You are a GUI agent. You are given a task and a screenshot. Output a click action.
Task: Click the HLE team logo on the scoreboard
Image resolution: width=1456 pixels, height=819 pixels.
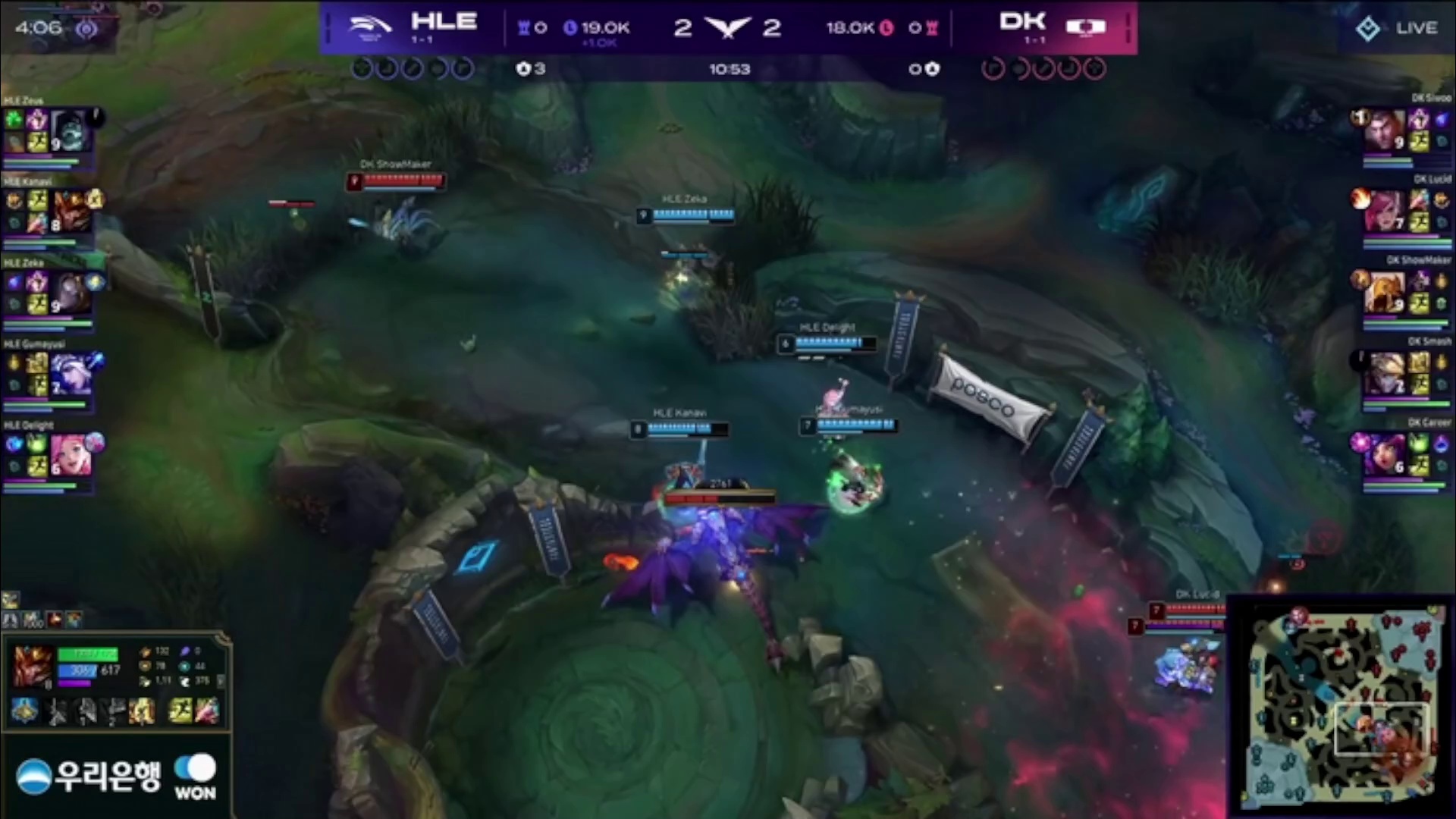[x=369, y=27]
